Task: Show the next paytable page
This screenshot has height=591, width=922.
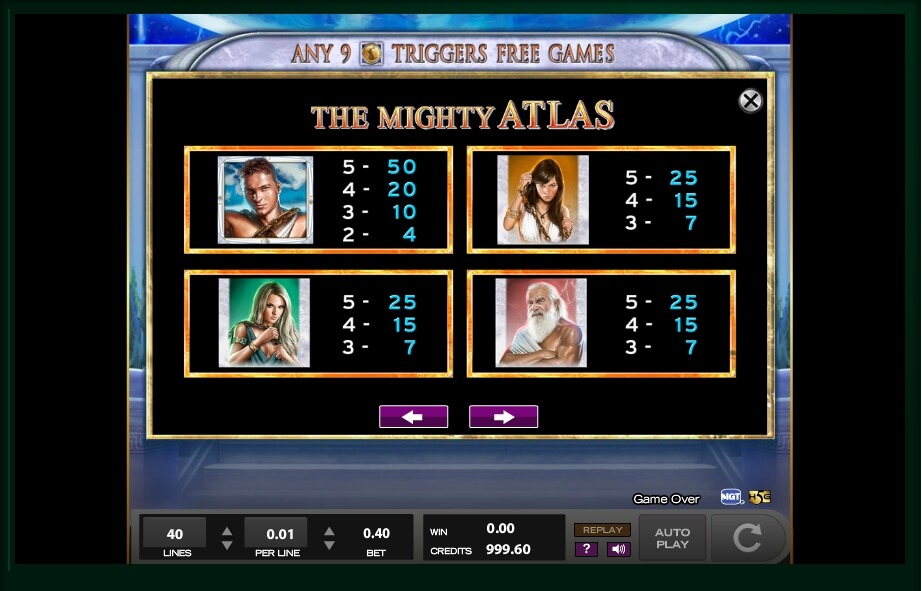Action: click(x=503, y=417)
